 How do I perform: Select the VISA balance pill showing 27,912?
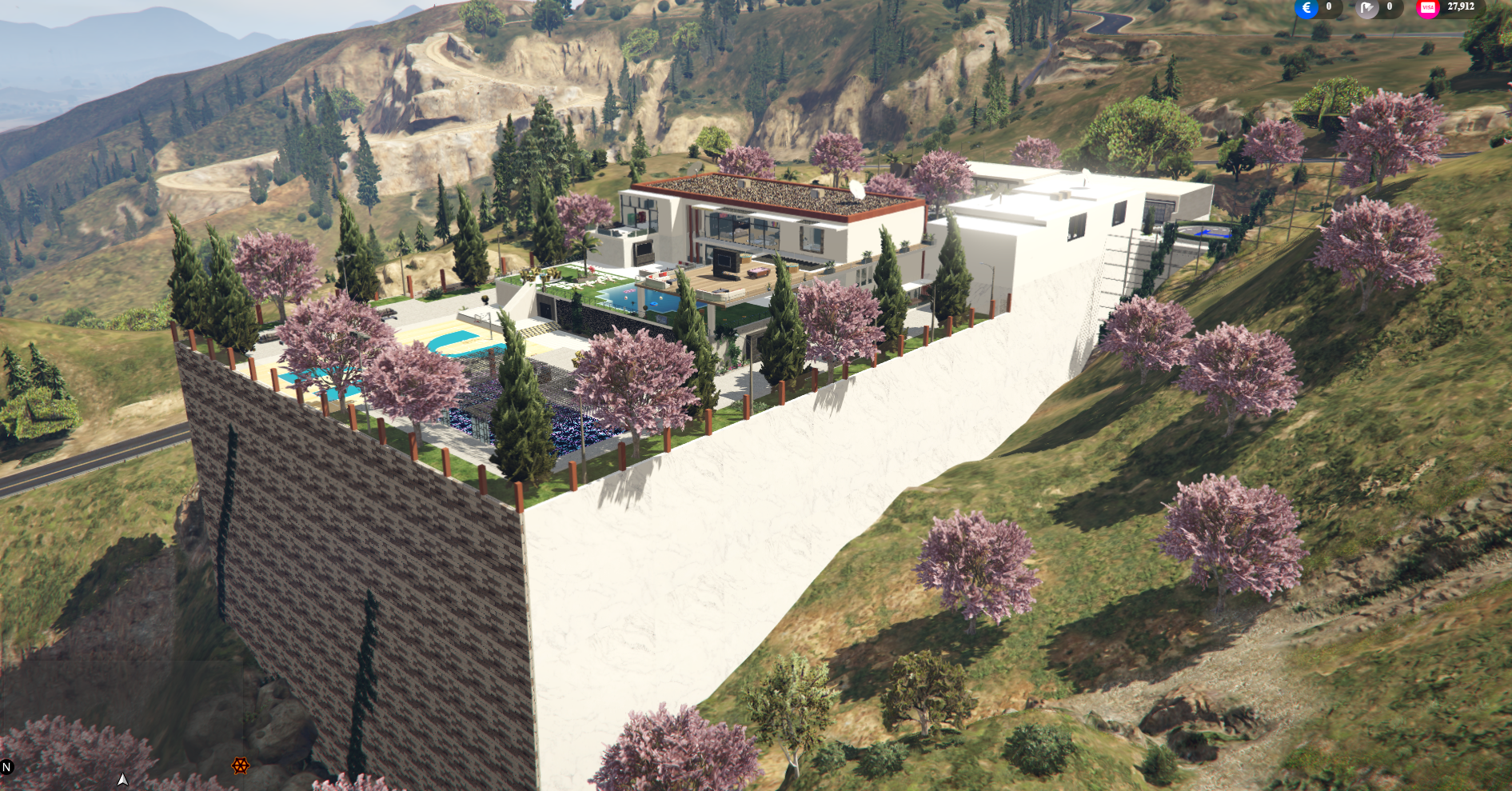click(1462, 7)
